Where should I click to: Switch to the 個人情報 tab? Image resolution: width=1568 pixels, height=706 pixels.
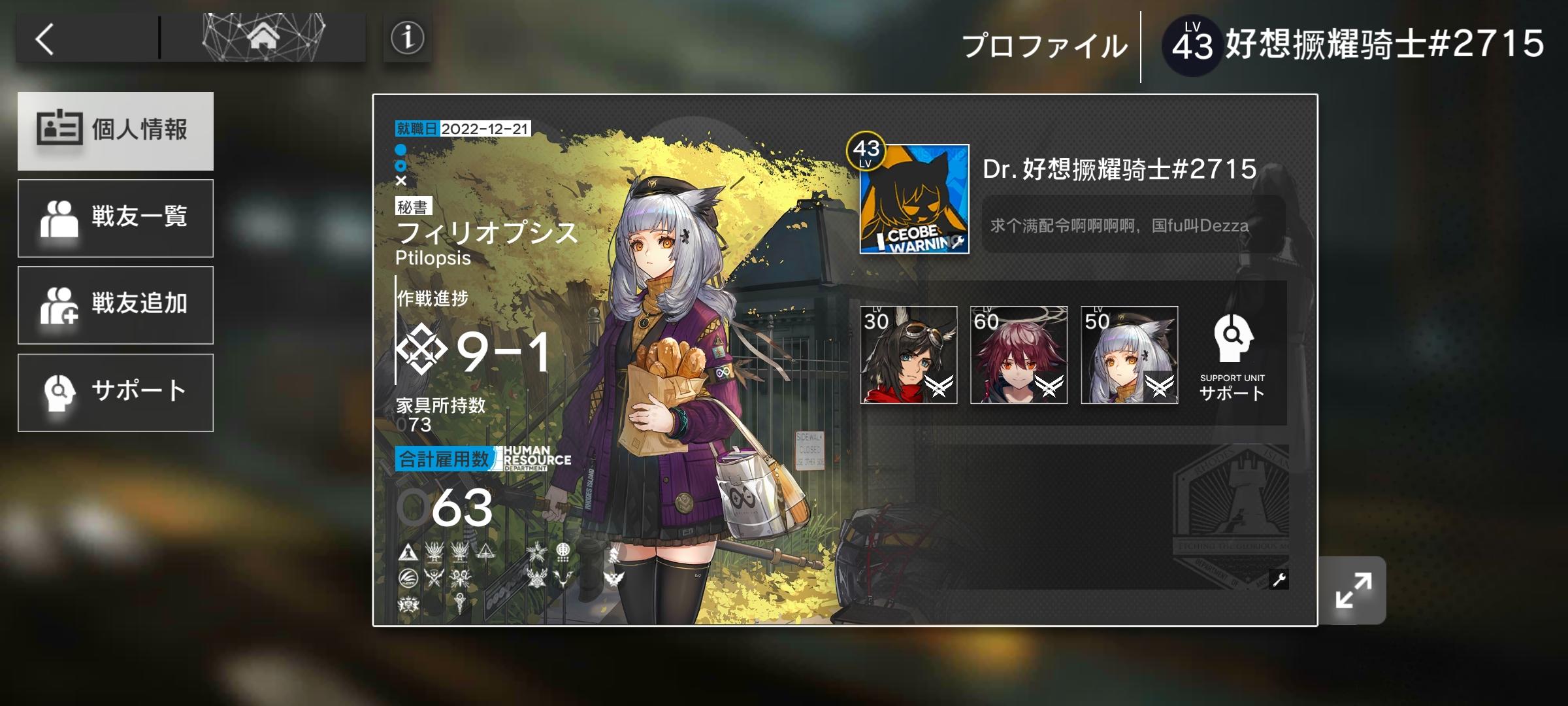click(116, 131)
